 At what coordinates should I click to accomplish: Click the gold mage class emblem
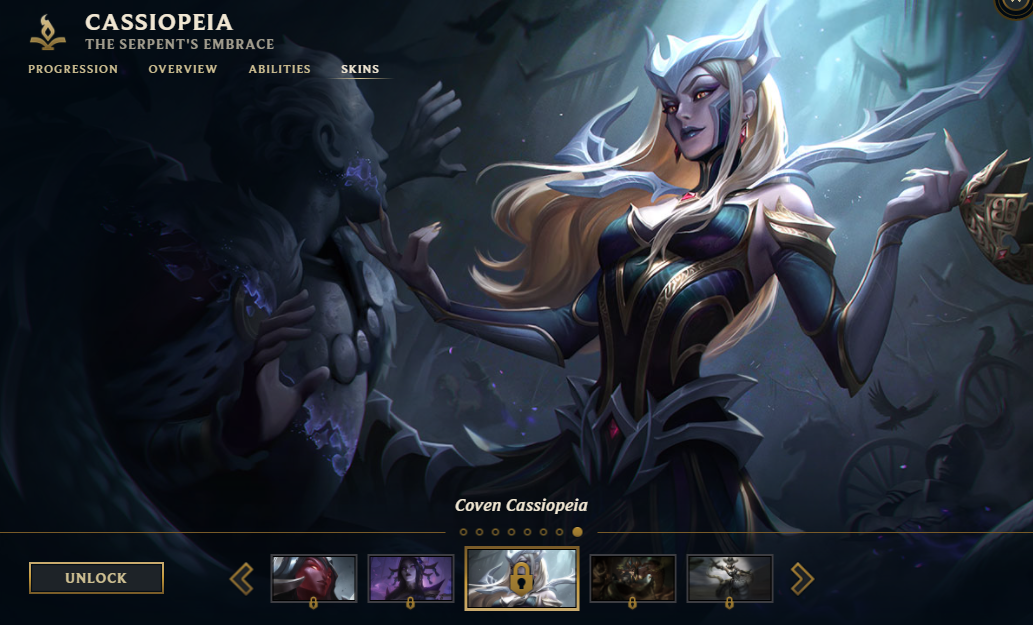[x=47, y=32]
